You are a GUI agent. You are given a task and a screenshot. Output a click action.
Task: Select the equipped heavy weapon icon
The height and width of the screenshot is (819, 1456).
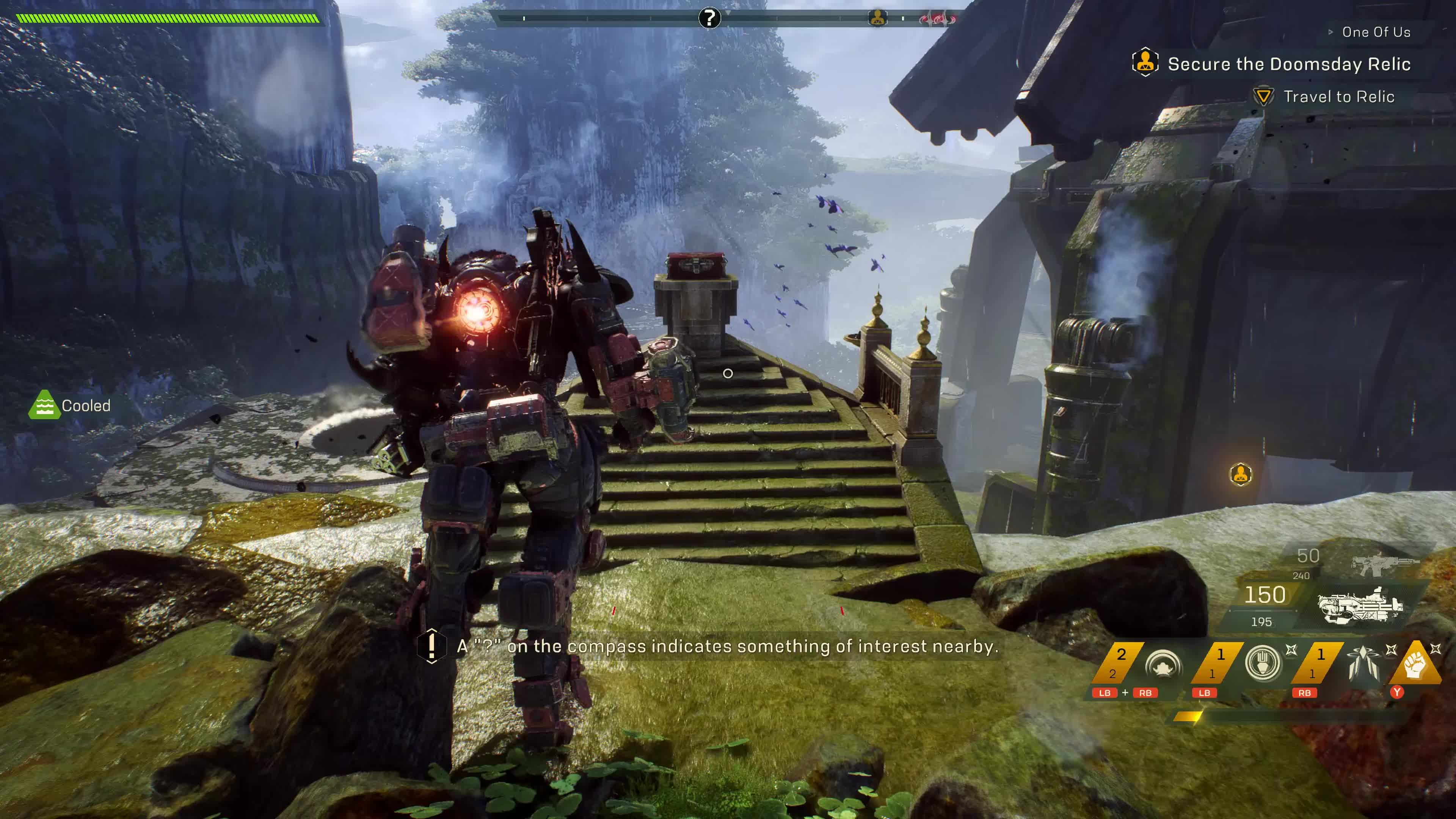pyautogui.click(x=1360, y=606)
